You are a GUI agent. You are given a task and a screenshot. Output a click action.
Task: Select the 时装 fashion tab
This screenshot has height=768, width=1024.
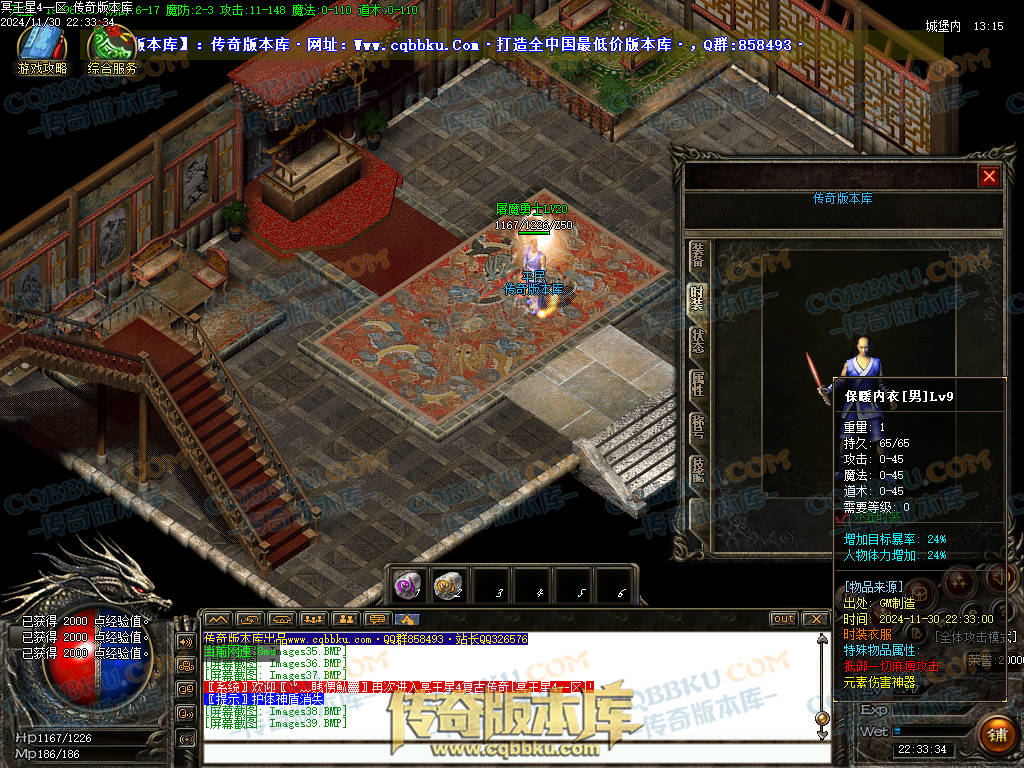697,297
